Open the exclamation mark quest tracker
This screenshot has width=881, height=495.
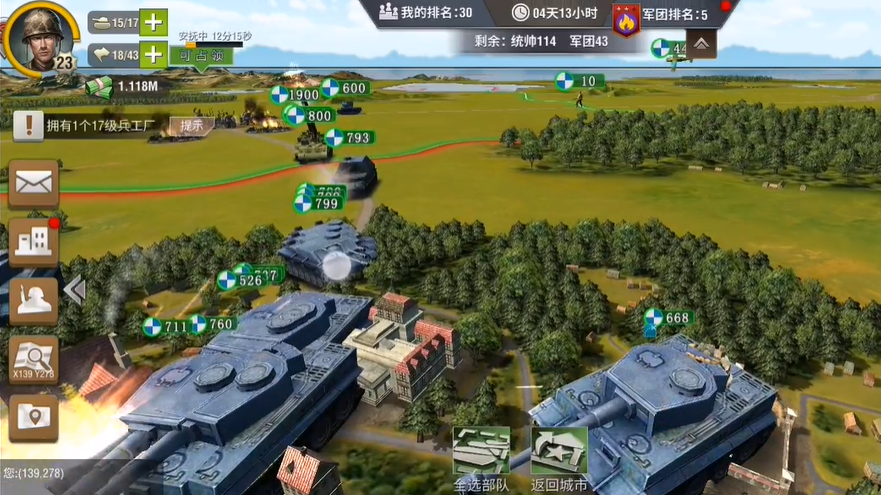pos(29,125)
